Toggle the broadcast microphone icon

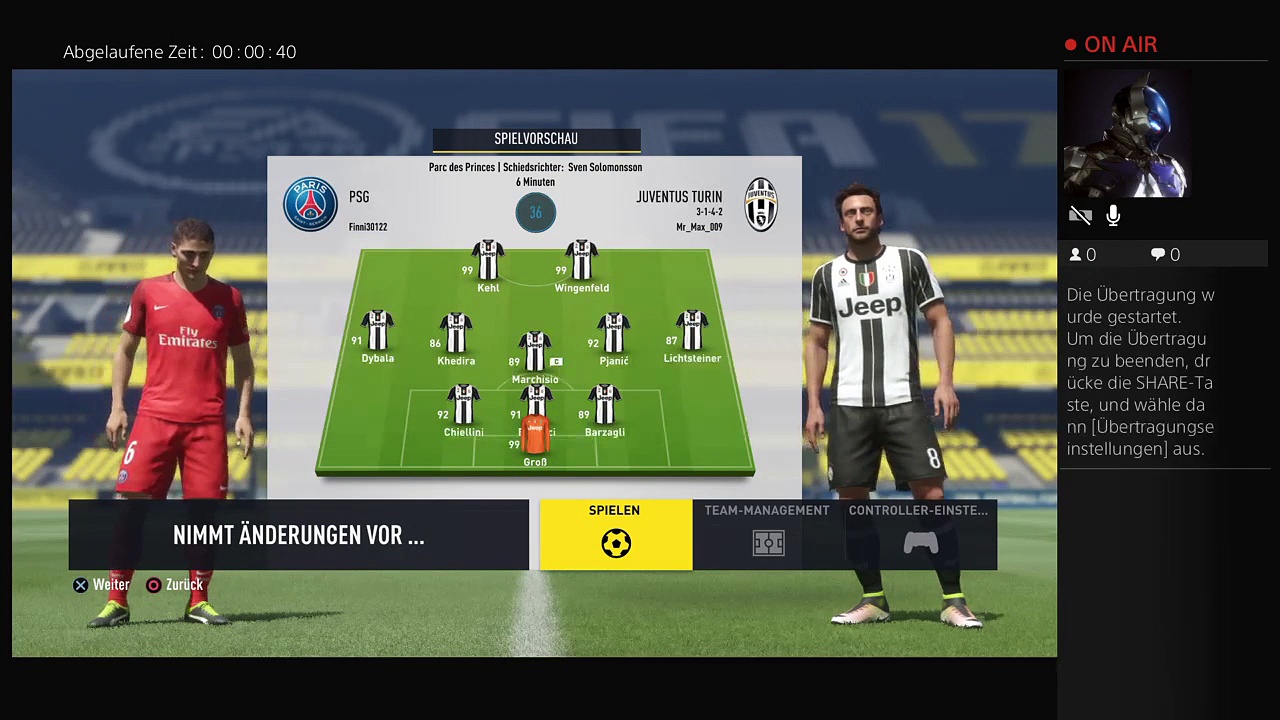tap(1113, 216)
